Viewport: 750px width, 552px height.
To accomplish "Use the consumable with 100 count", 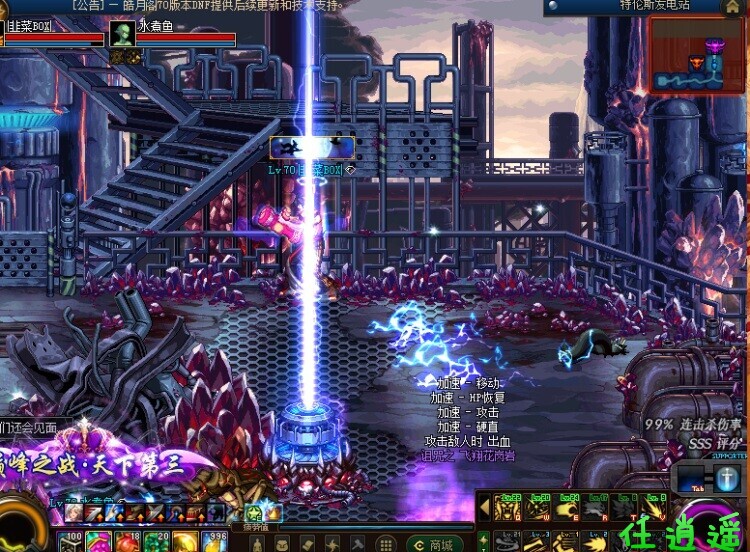I will point(69,542).
